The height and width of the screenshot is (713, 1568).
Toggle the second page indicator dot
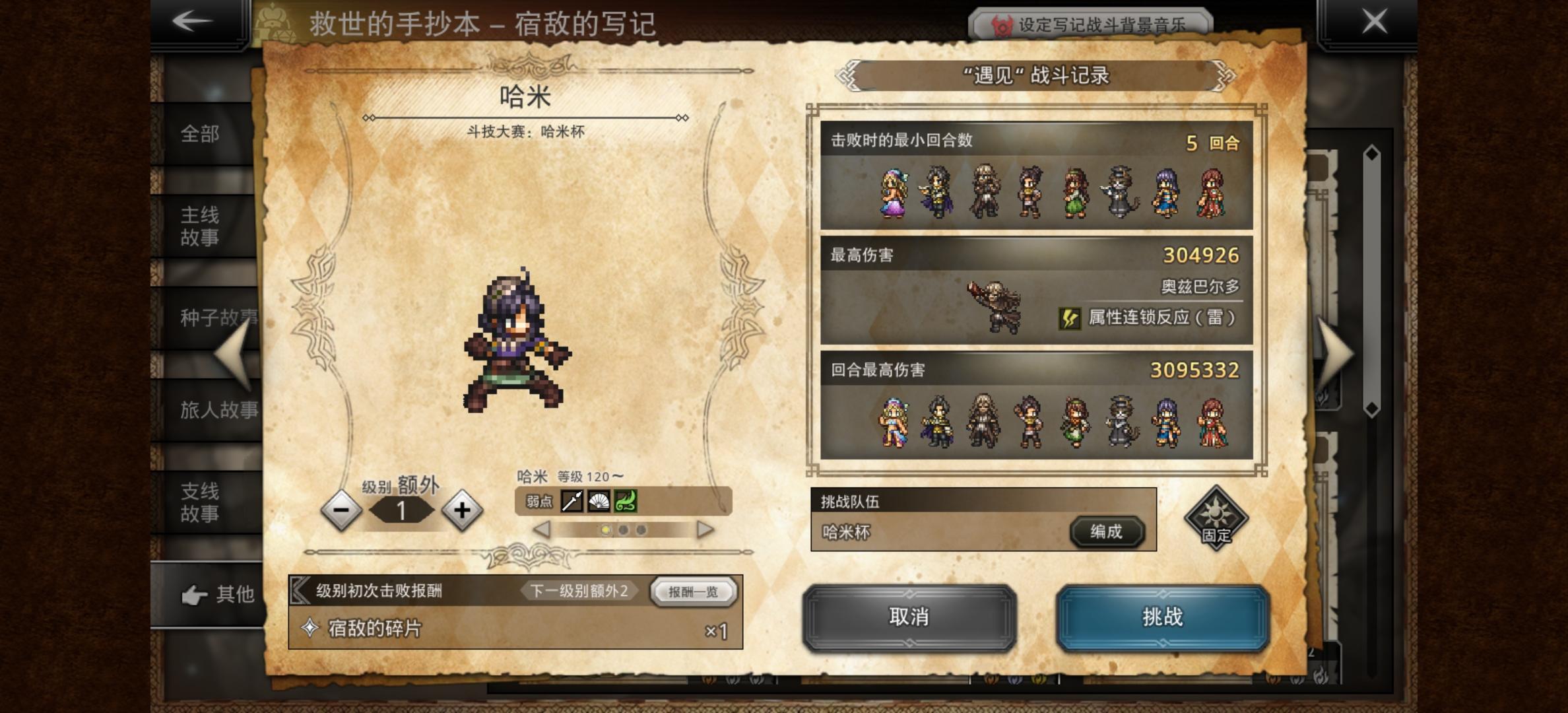point(625,529)
